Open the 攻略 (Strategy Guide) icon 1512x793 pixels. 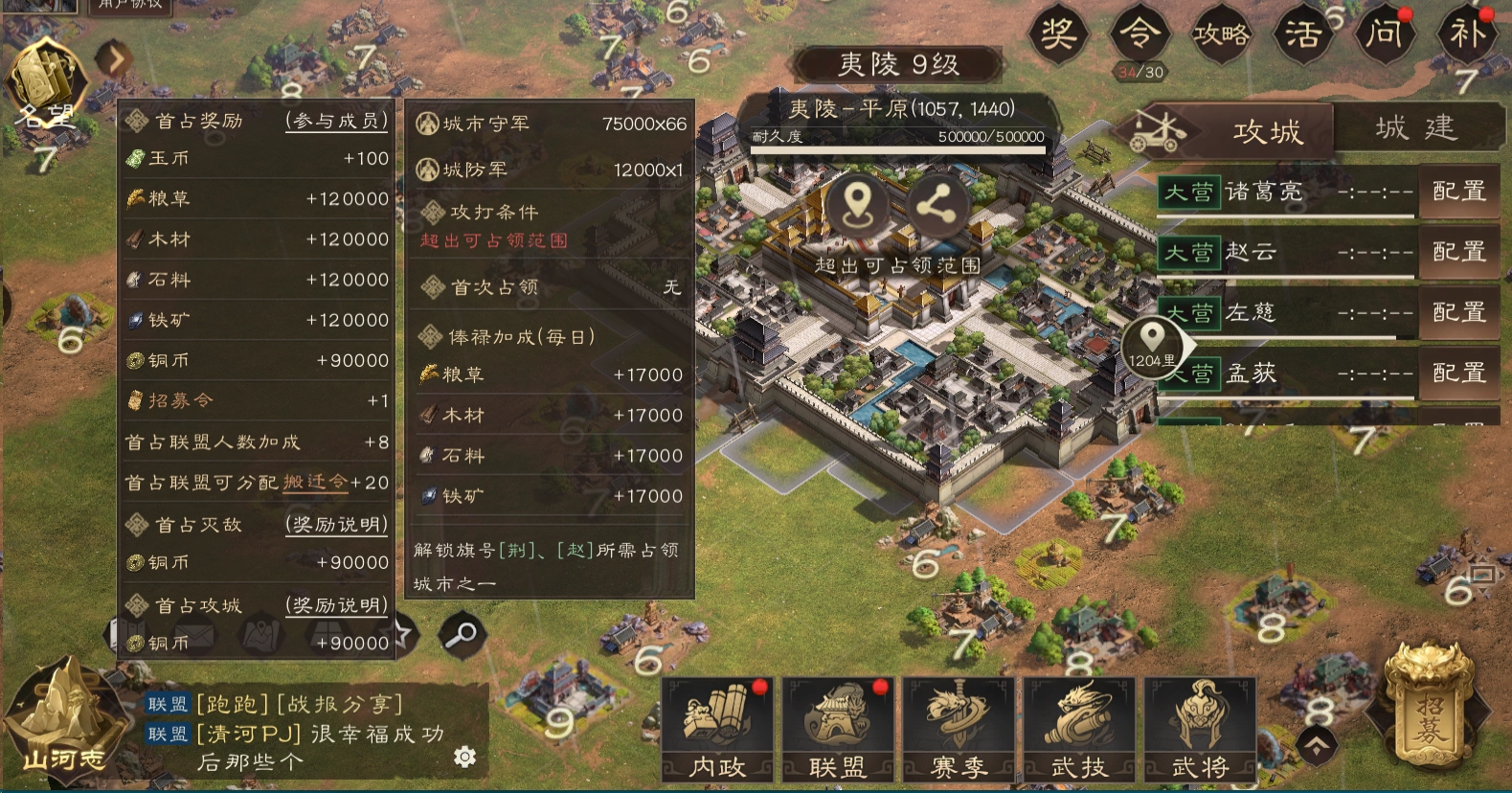point(1222,35)
